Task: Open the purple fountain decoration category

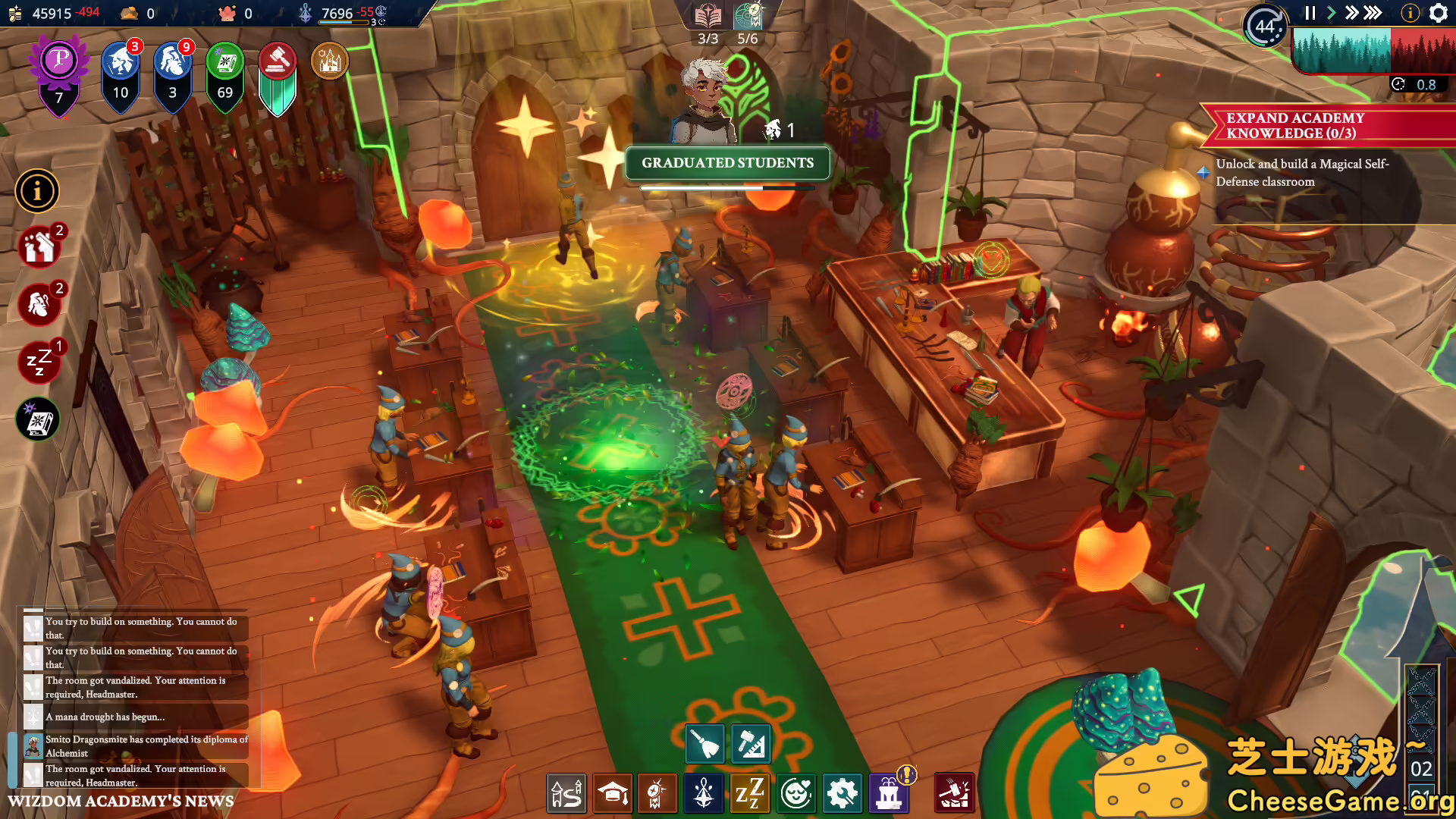Action: [x=889, y=793]
